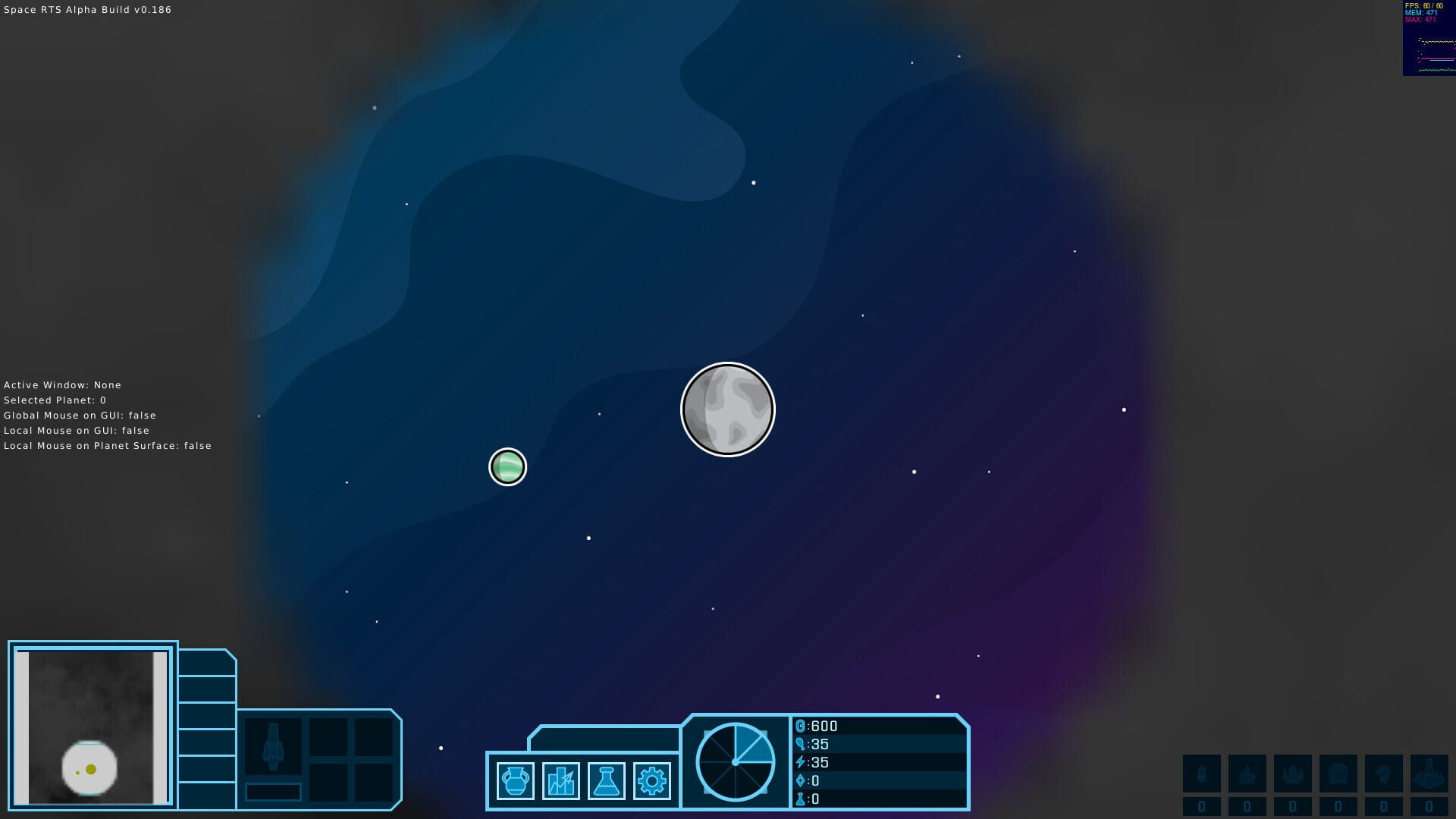Select the green planet in space
The height and width of the screenshot is (819, 1456).
point(507,467)
